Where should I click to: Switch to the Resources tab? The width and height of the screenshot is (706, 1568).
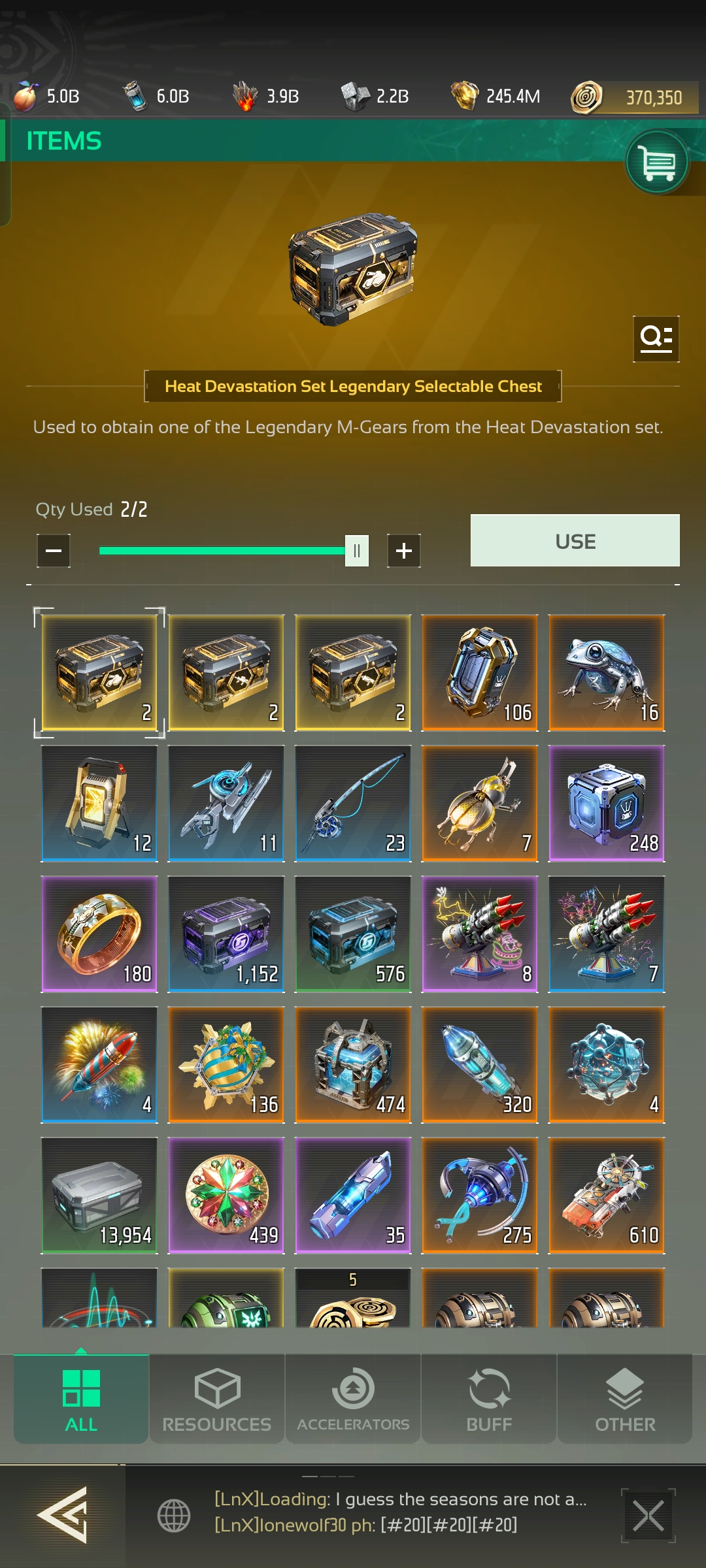tap(217, 1399)
